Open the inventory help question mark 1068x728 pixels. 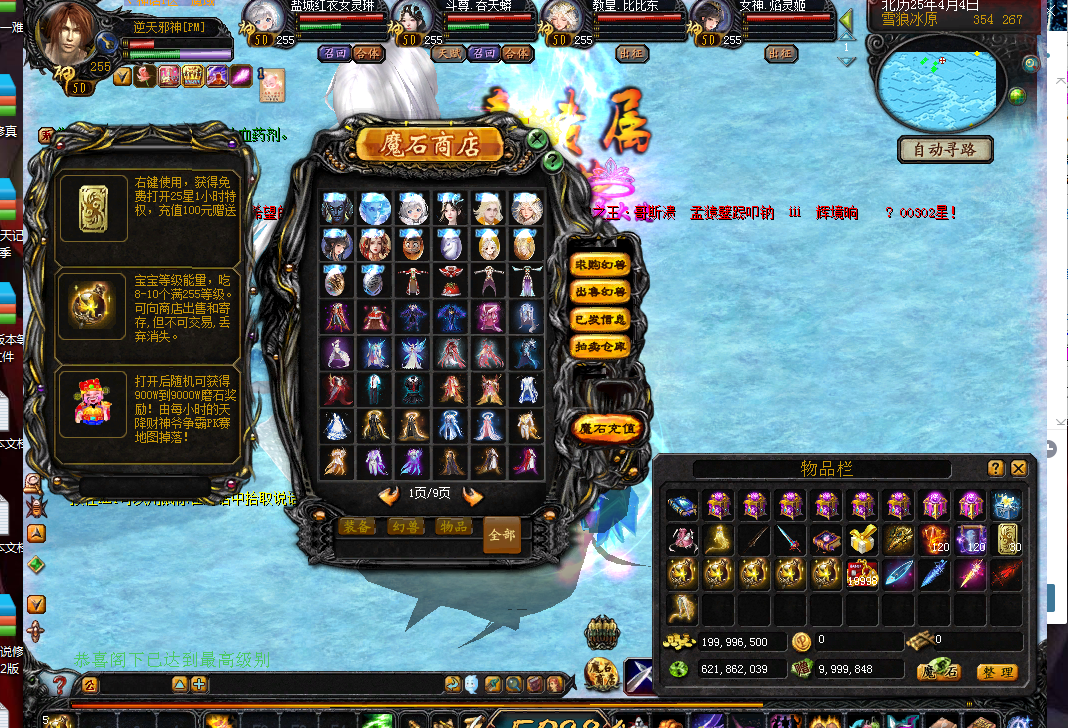click(996, 468)
